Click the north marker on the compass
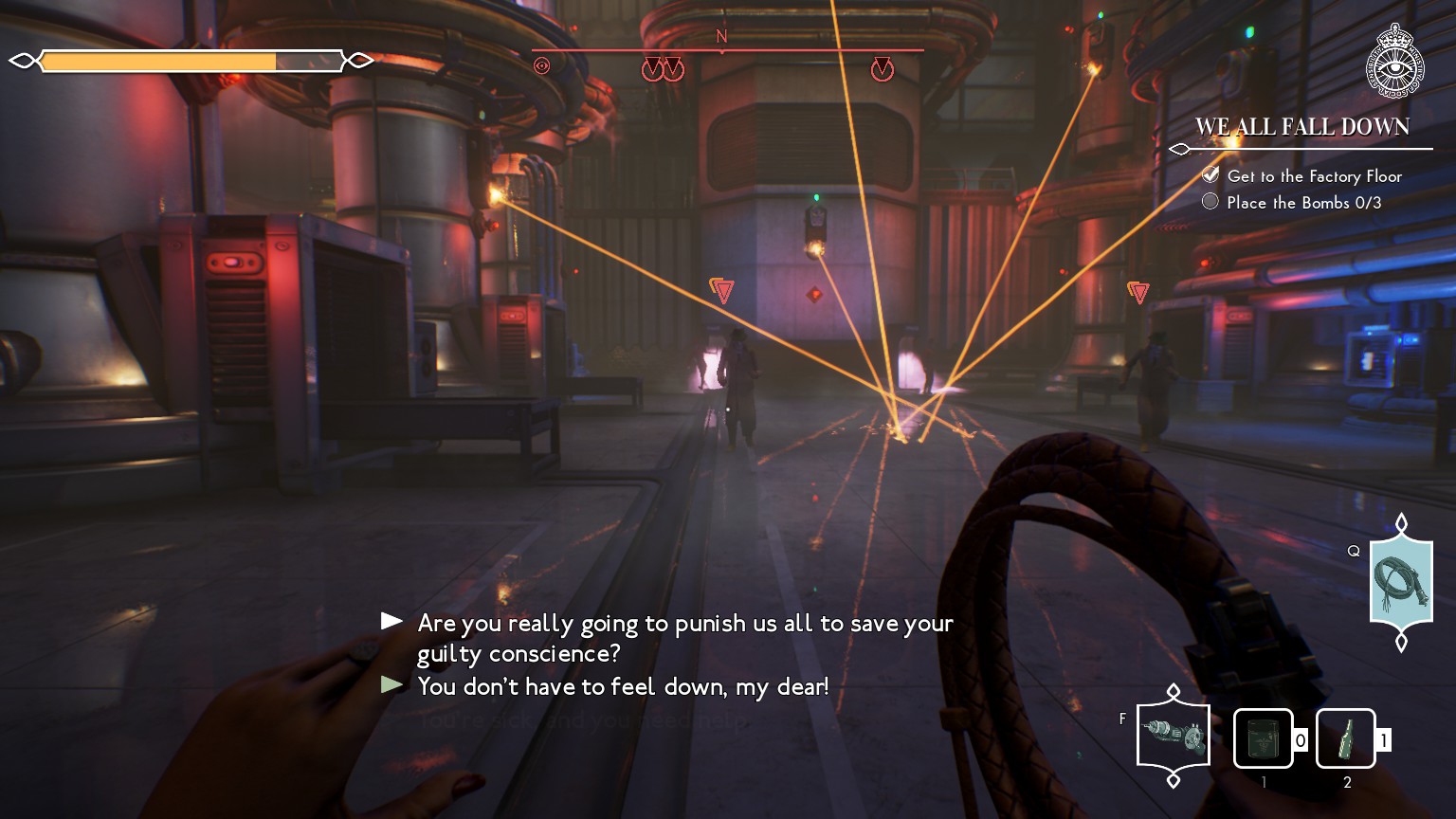The image size is (1456, 819). (x=721, y=37)
